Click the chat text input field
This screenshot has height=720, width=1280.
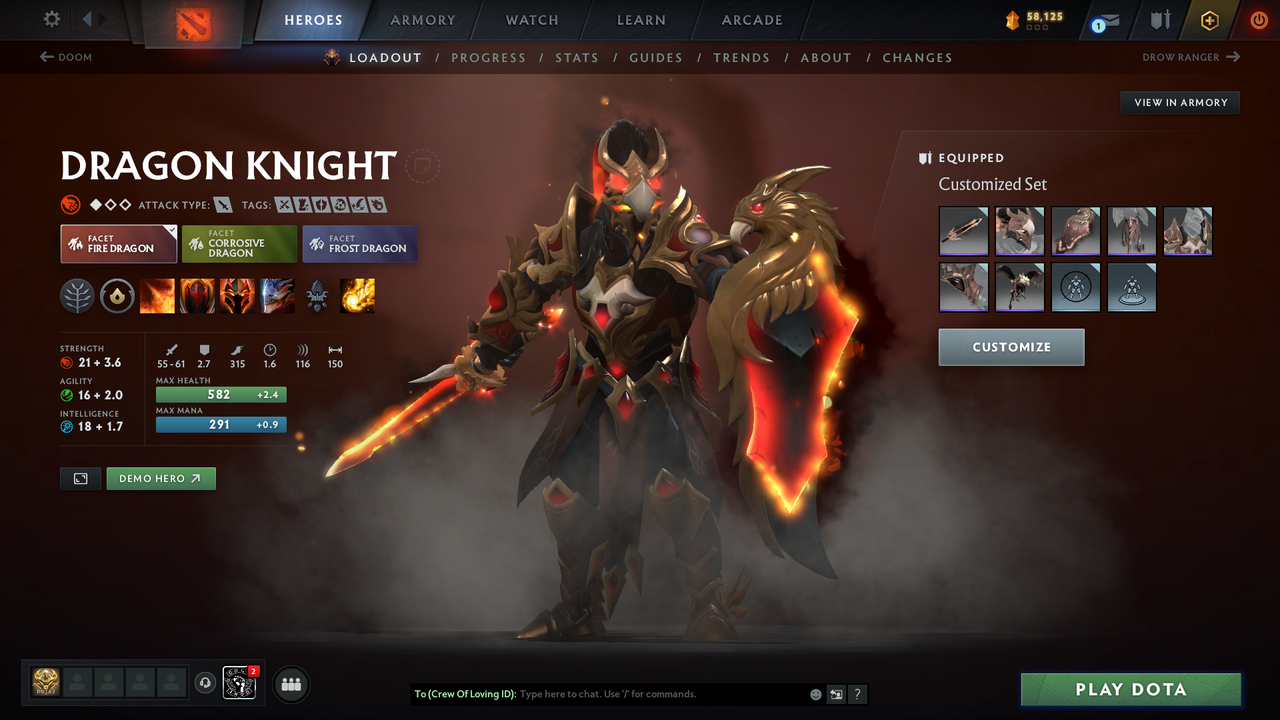click(650, 694)
